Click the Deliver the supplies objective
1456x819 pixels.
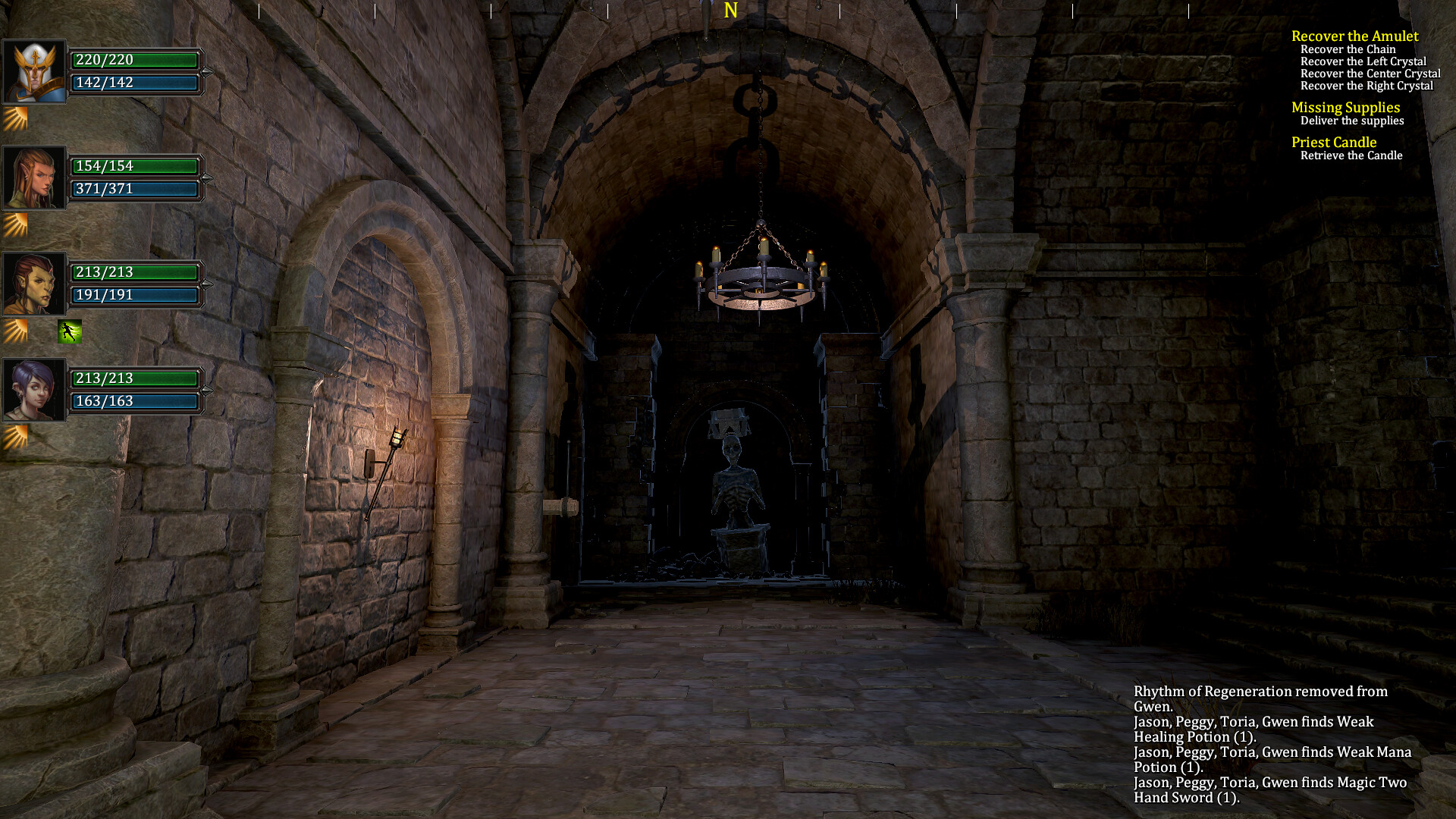1352,120
